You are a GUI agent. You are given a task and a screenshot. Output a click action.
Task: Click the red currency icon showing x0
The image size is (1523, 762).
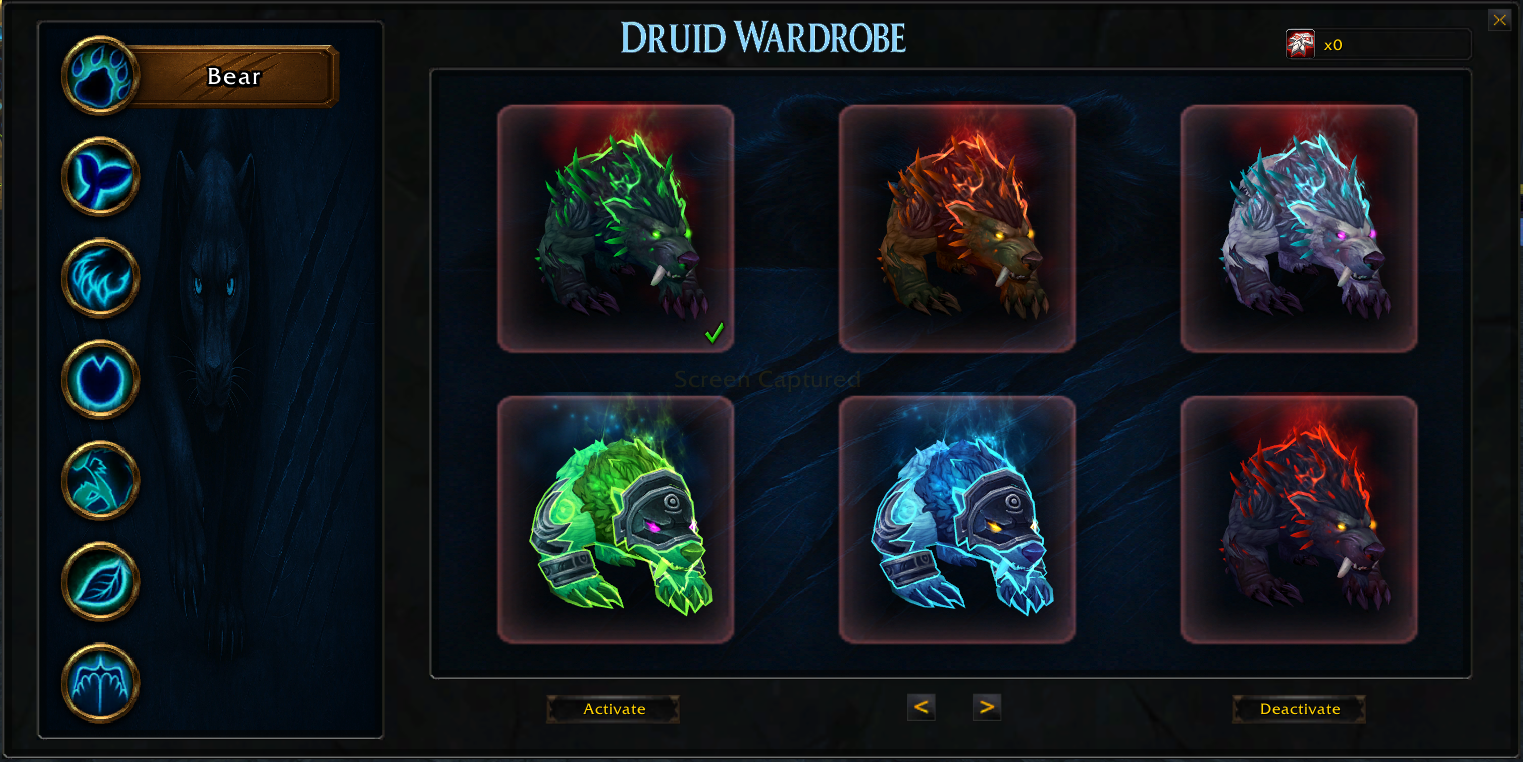point(1299,43)
